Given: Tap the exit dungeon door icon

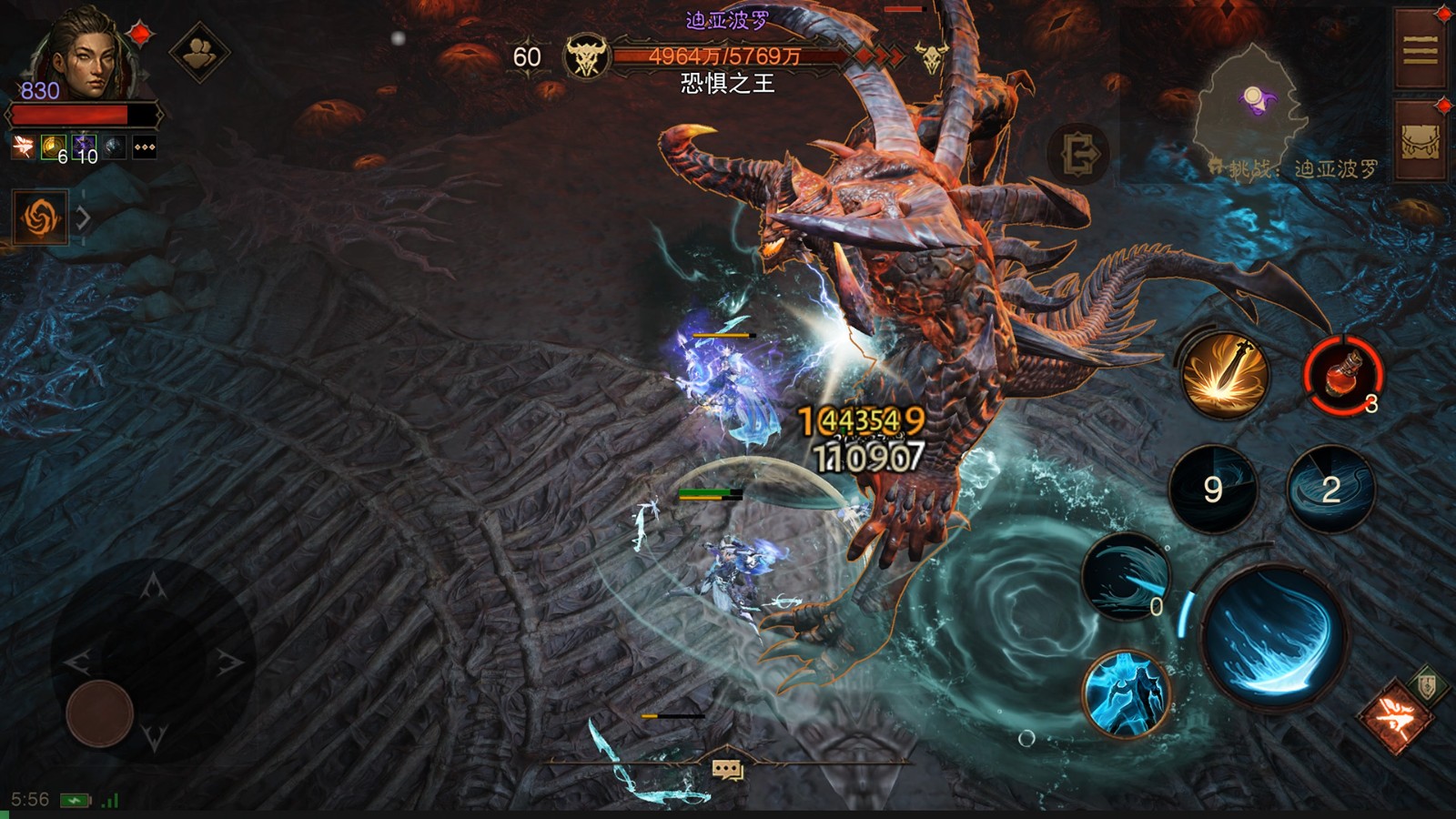Looking at the screenshot, I should (x=1078, y=155).
